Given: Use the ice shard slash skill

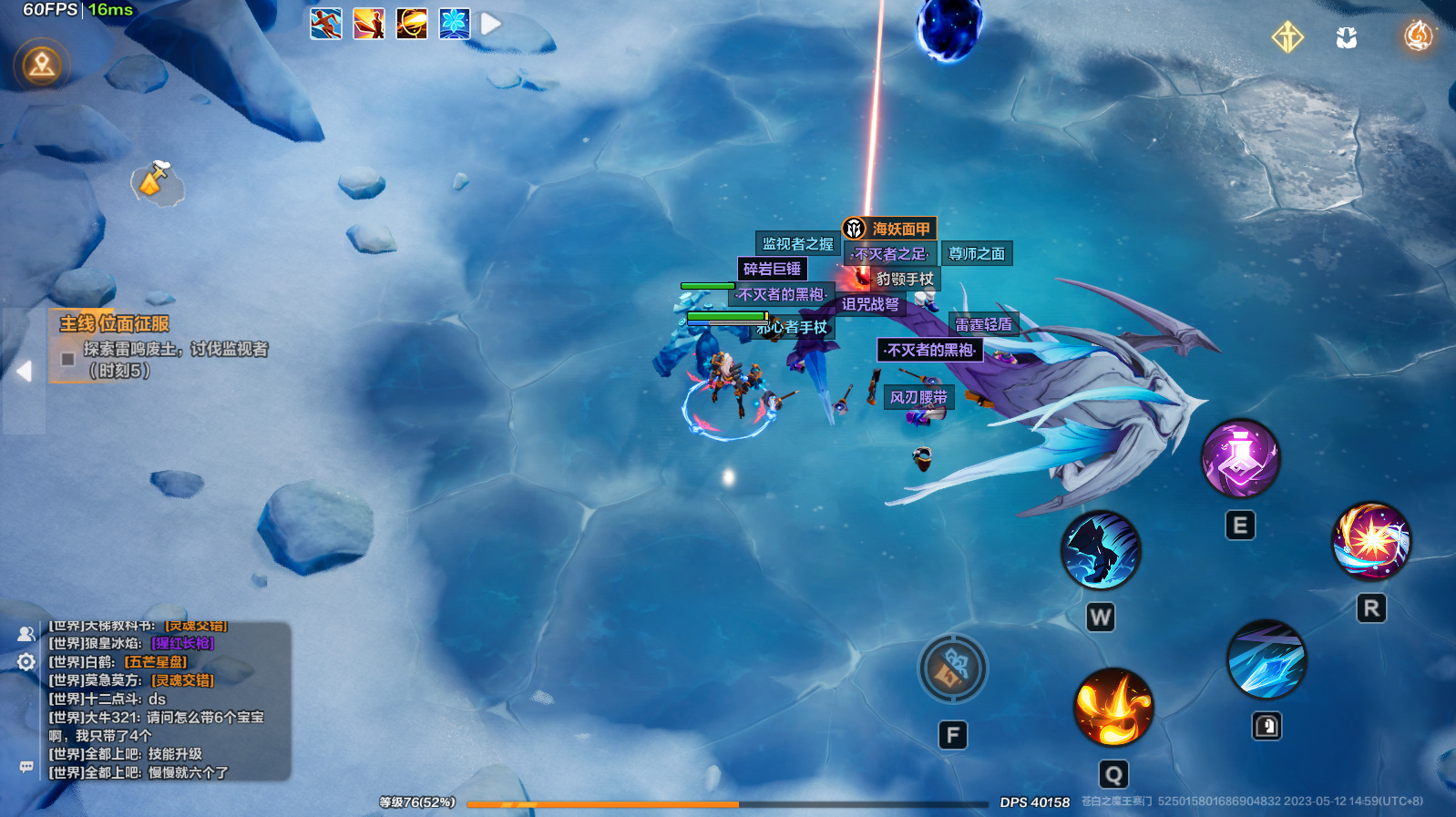Looking at the screenshot, I should click(x=1266, y=659).
